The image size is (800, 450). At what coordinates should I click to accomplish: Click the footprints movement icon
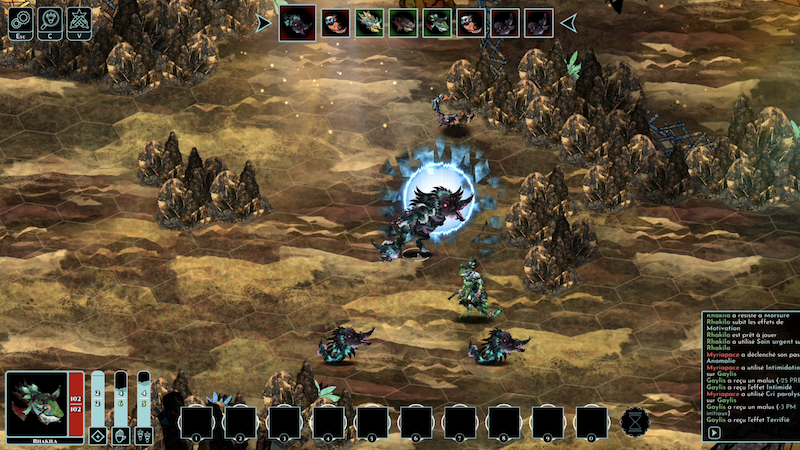point(144,435)
